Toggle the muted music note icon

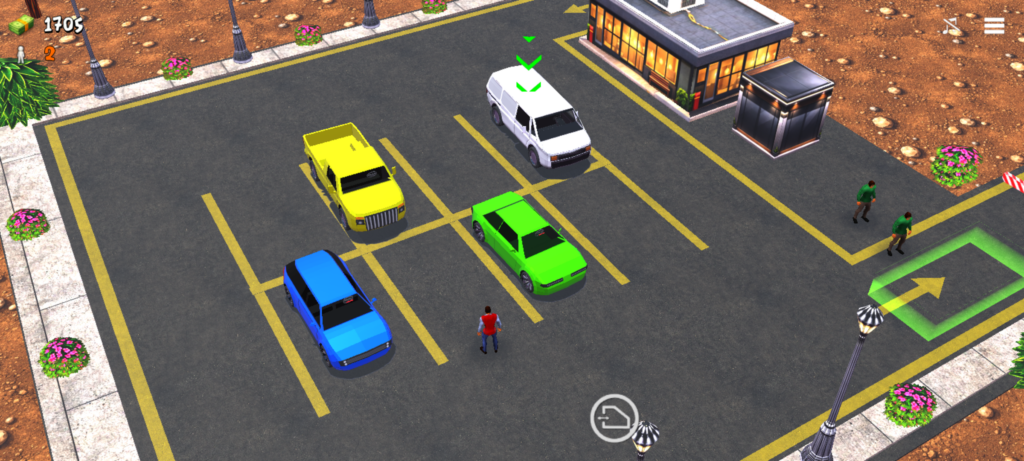point(951,26)
